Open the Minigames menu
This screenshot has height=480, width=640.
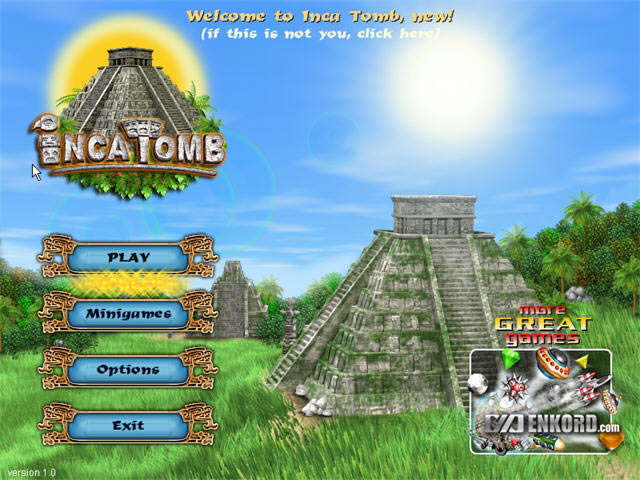[x=127, y=314]
